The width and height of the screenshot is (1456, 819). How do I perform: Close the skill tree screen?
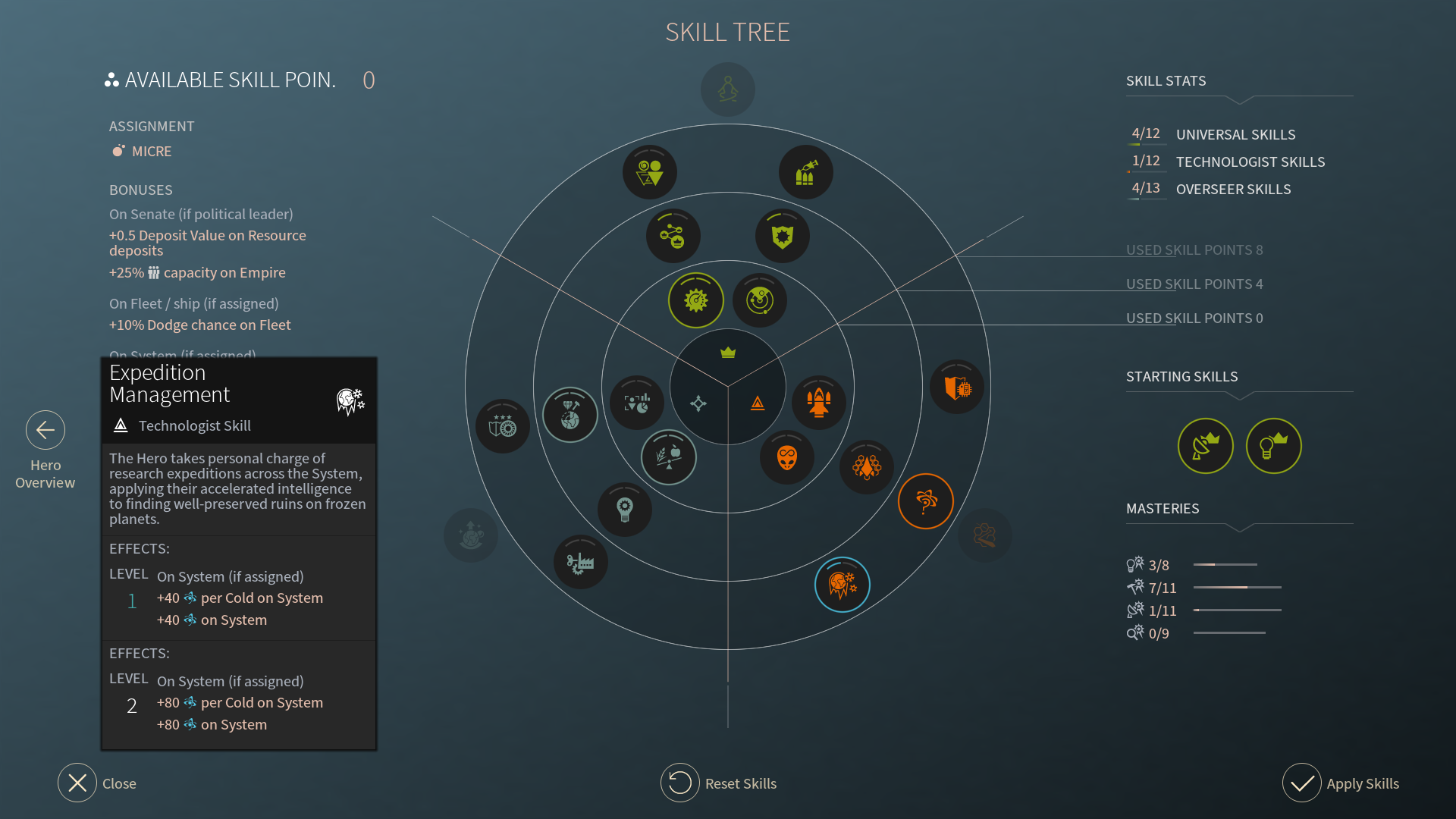click(77, 783)
